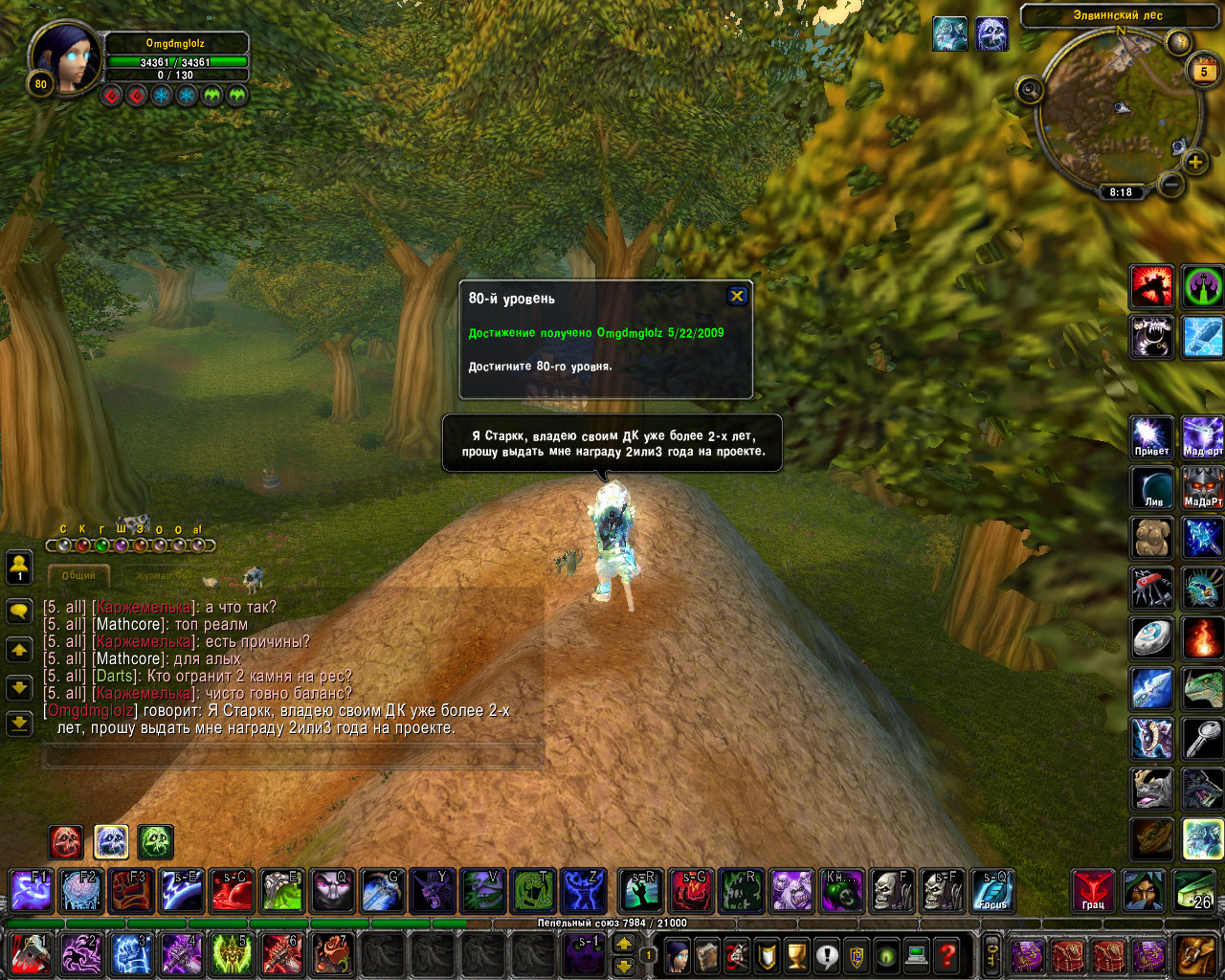The width and height of the screenshot is (1225, 980).
Task: Zoom in on the minimap
Action: 1195,162
